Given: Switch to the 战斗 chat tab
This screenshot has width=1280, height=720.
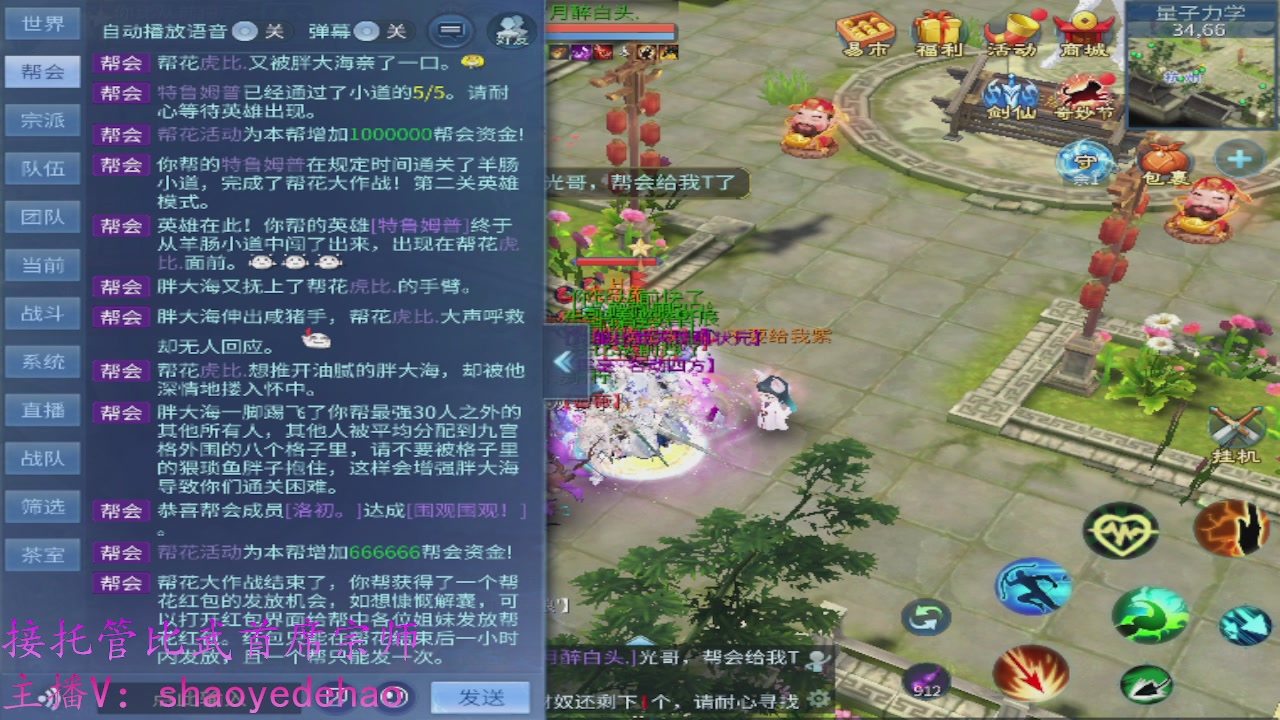Looking at the screenshot, I should tap(42, 313).
